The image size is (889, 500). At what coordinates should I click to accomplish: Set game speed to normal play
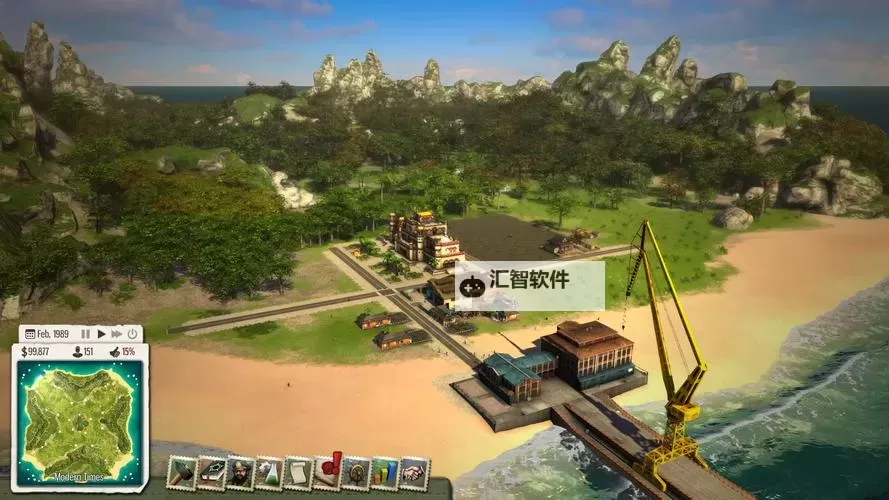(x=101, y=333)
